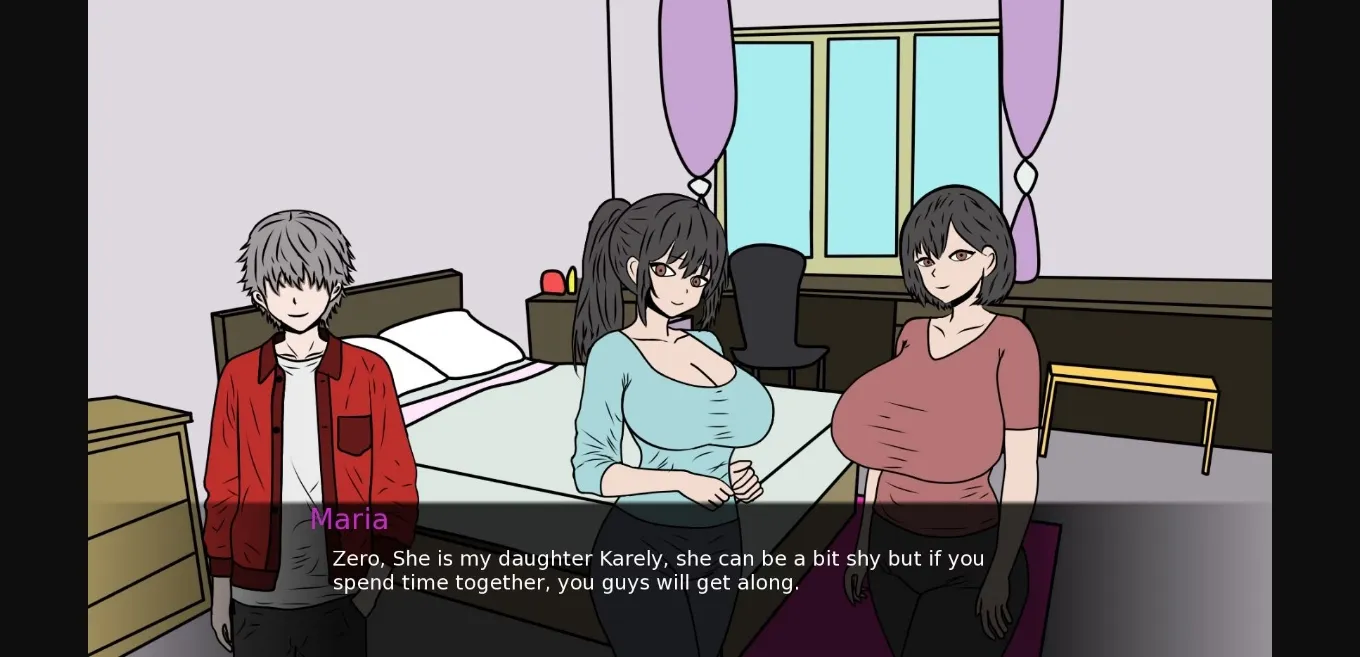This screenshot has height=657, width=1360.
Task: Advance the dialogue by clicking Maria's text box
Action: (658, 571)
